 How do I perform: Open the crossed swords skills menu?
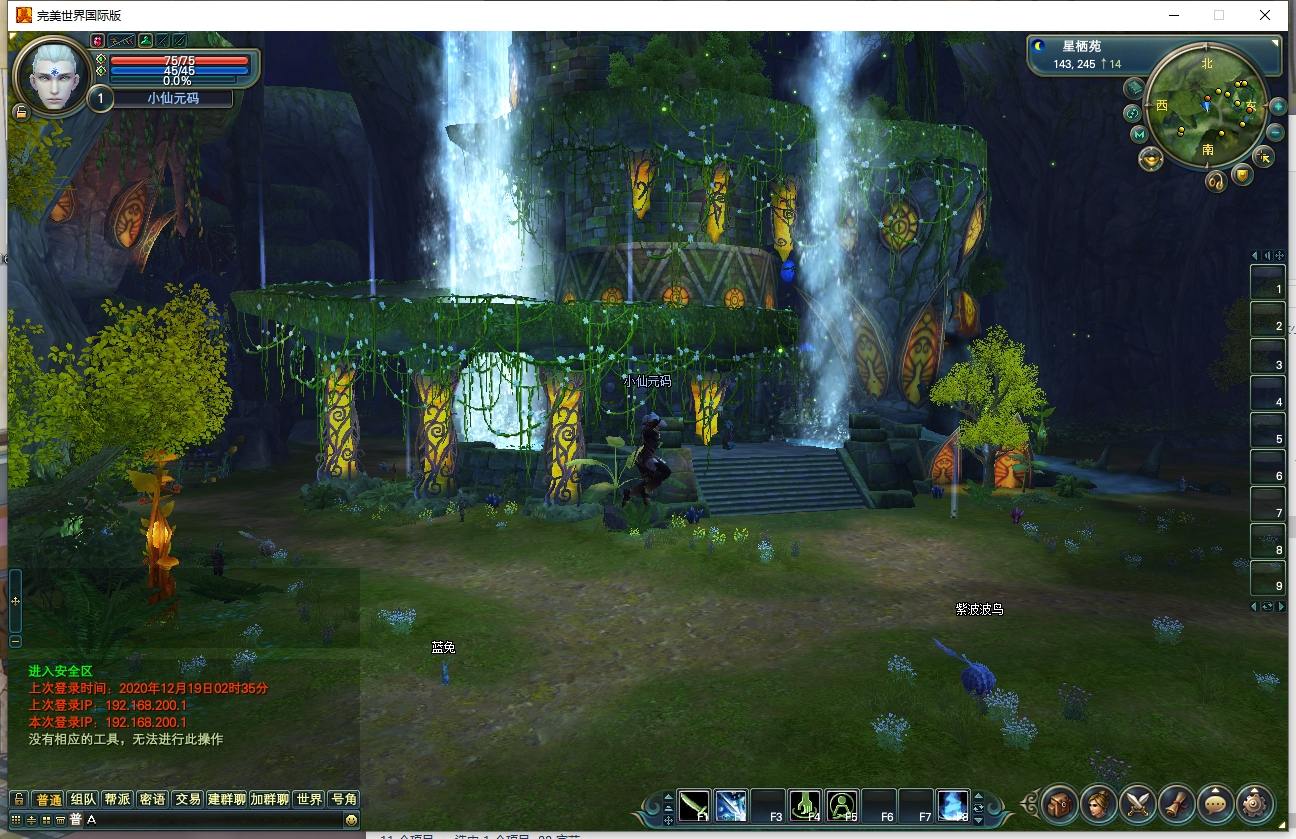(x=1137, y=802)
